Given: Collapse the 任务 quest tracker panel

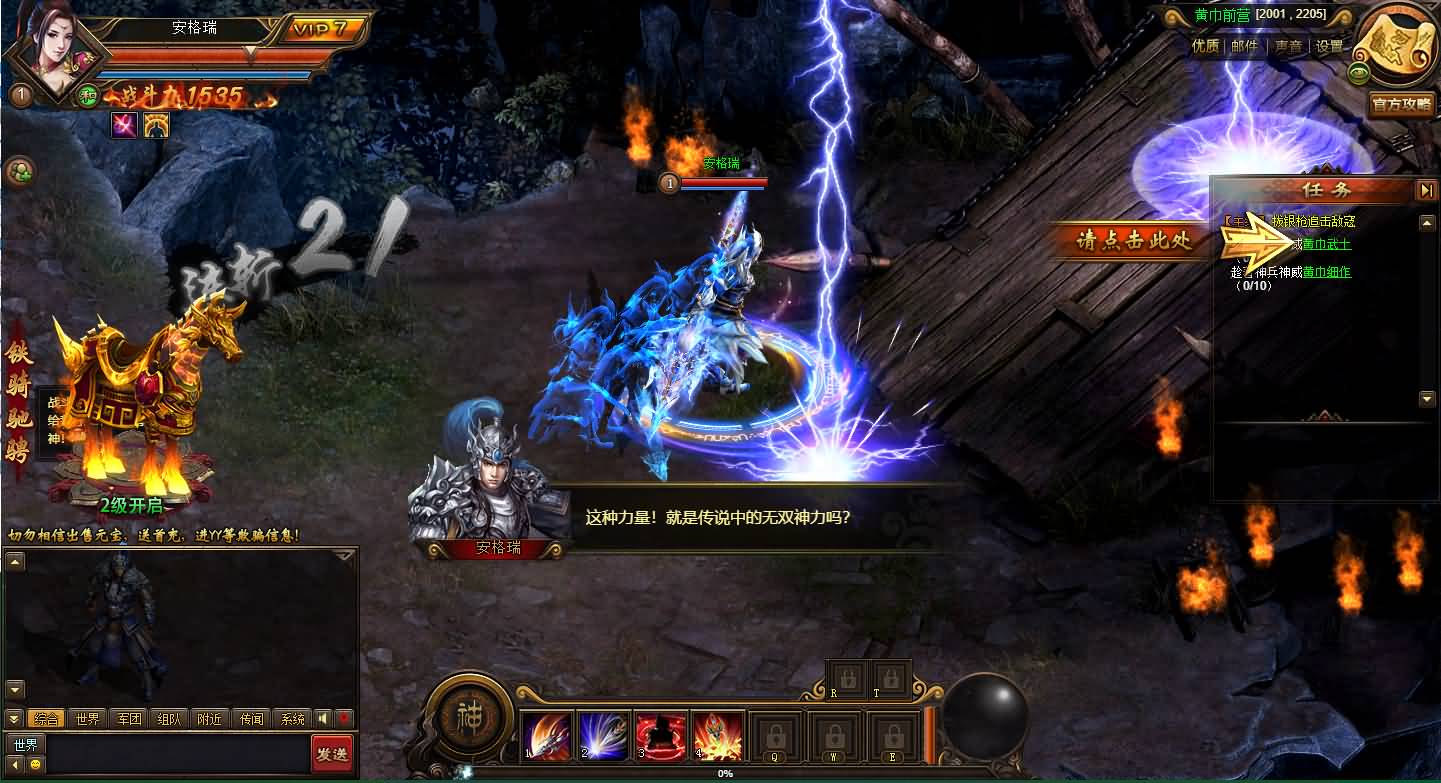Looking at the screenshot, I should point(1425,190).
